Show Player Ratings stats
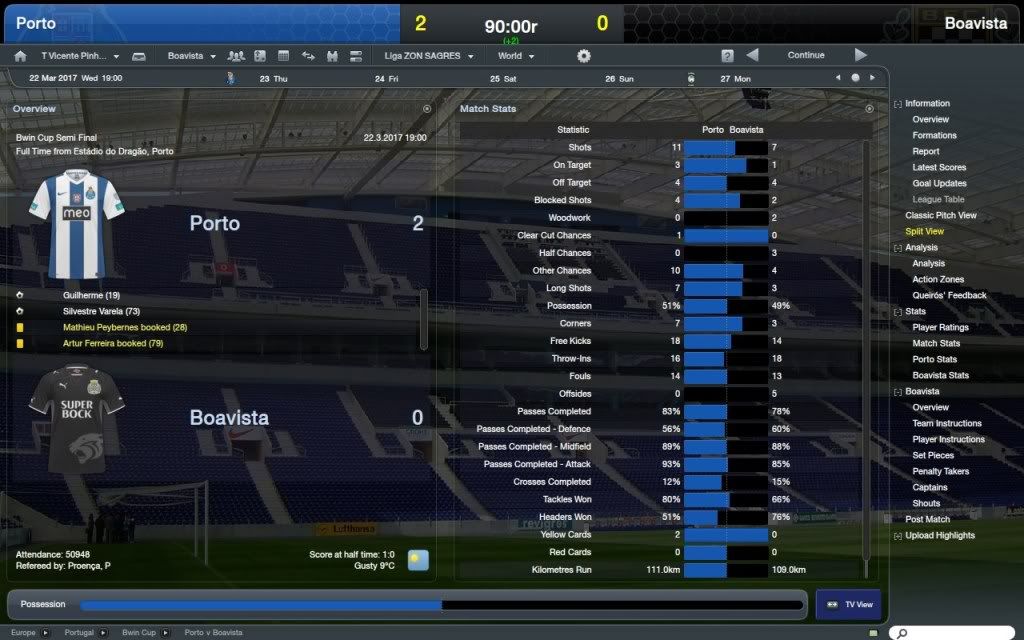This screenshot has width=1024, height=640. pos(940,327)
